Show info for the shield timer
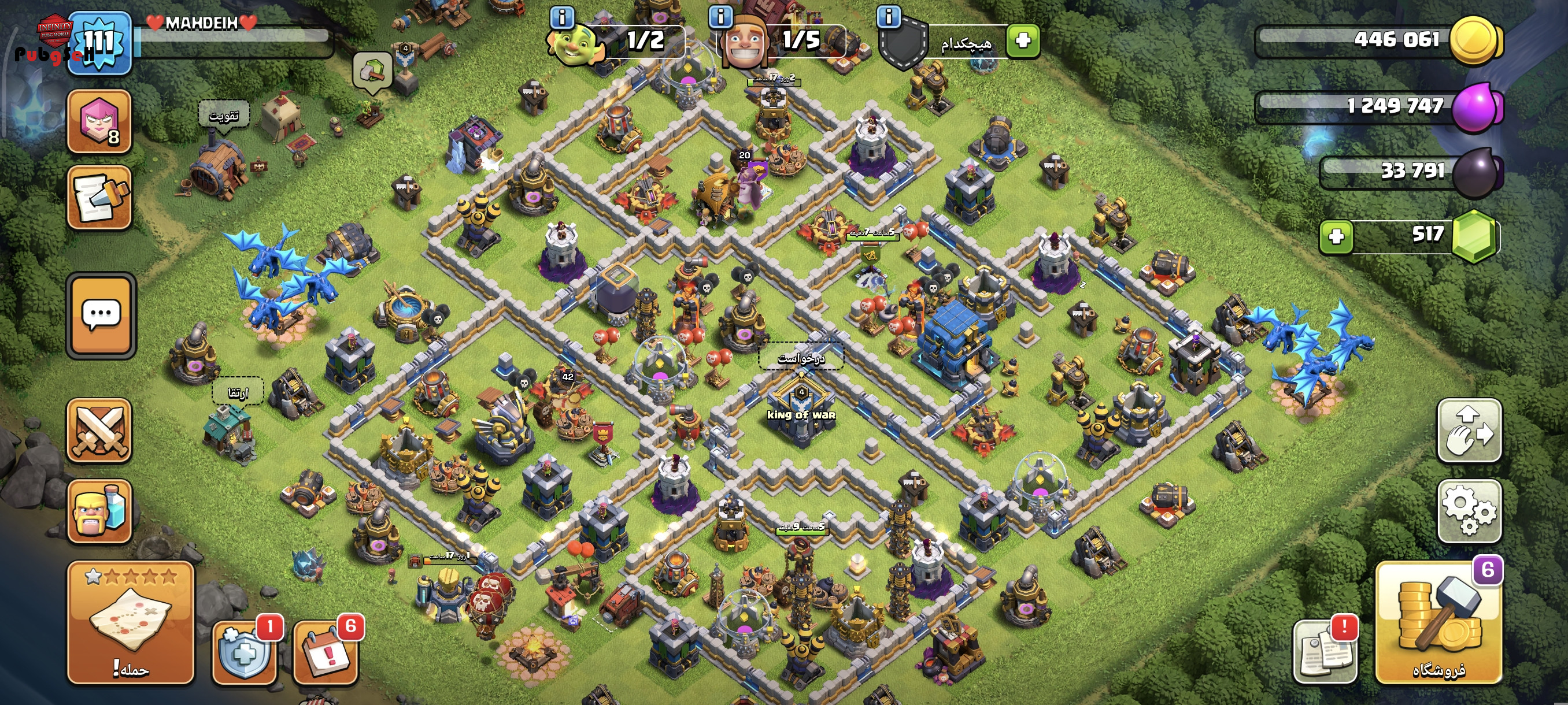Image resolution: width=1568 pixels, height=705 pixels. click(x=889, y=16)
